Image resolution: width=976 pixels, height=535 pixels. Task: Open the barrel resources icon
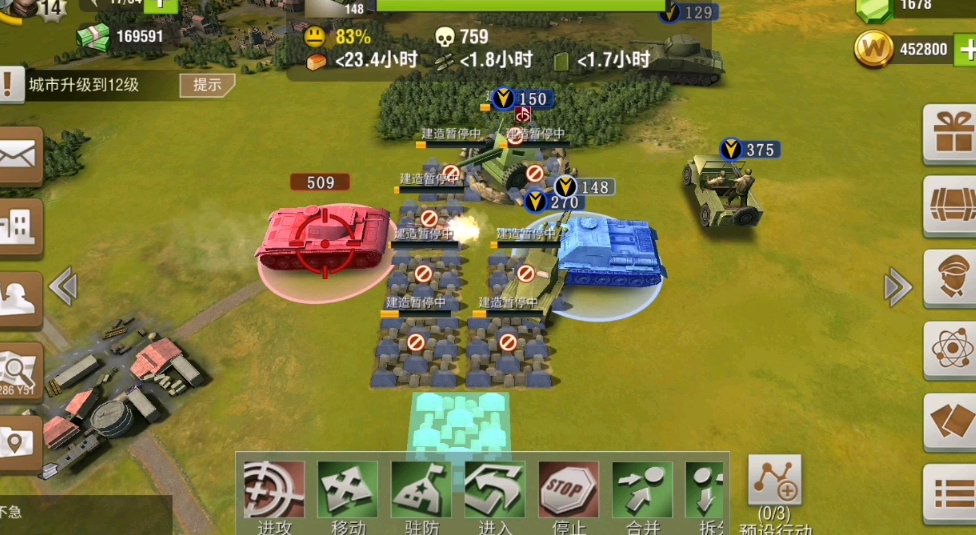(949, 205)
